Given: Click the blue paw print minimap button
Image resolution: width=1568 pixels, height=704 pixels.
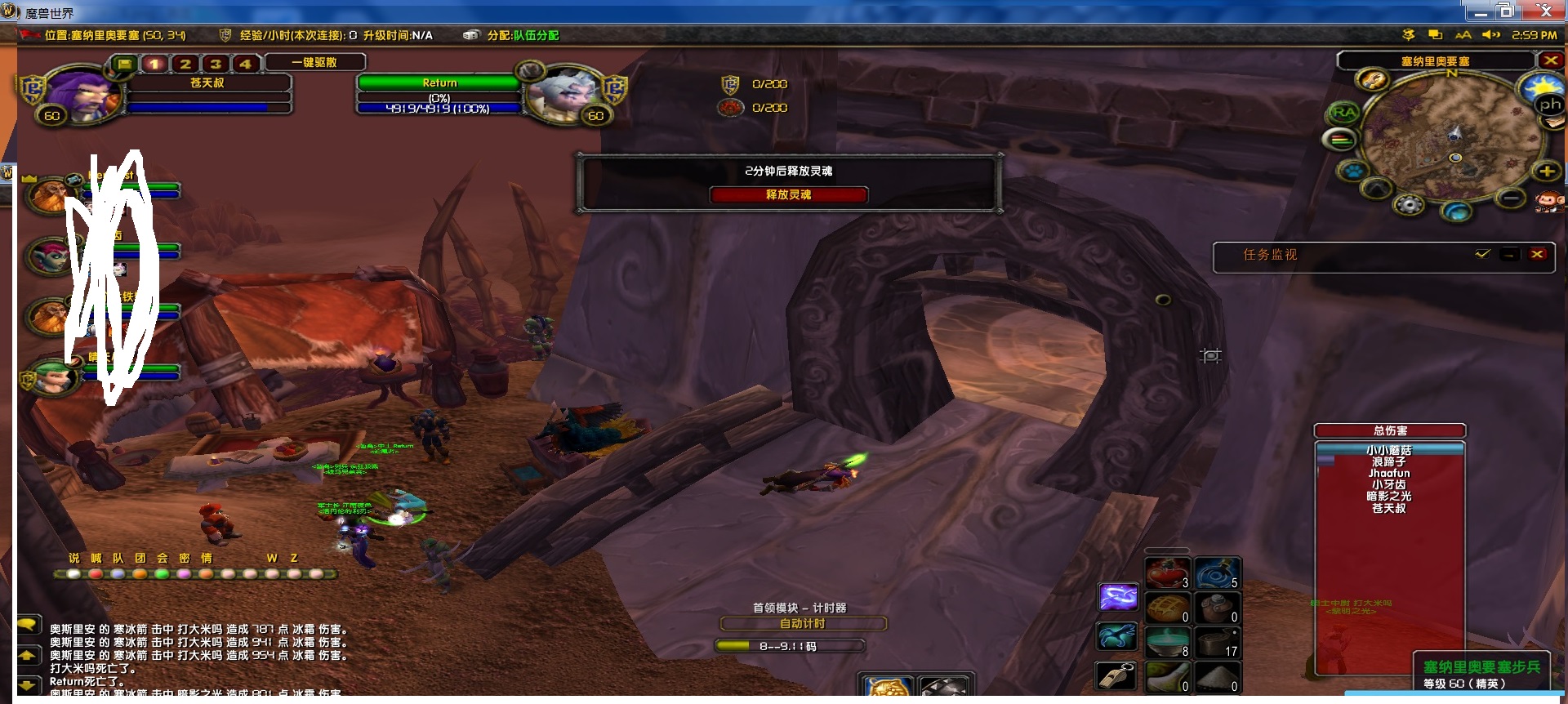Looking at the screenshot, I should pos(1353,172).
